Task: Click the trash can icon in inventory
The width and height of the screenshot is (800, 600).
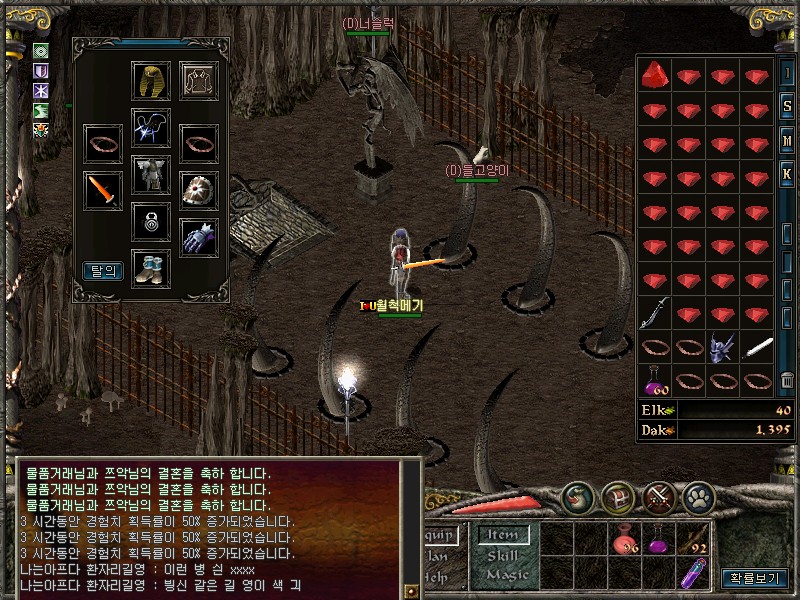Action: coord(787,380)
